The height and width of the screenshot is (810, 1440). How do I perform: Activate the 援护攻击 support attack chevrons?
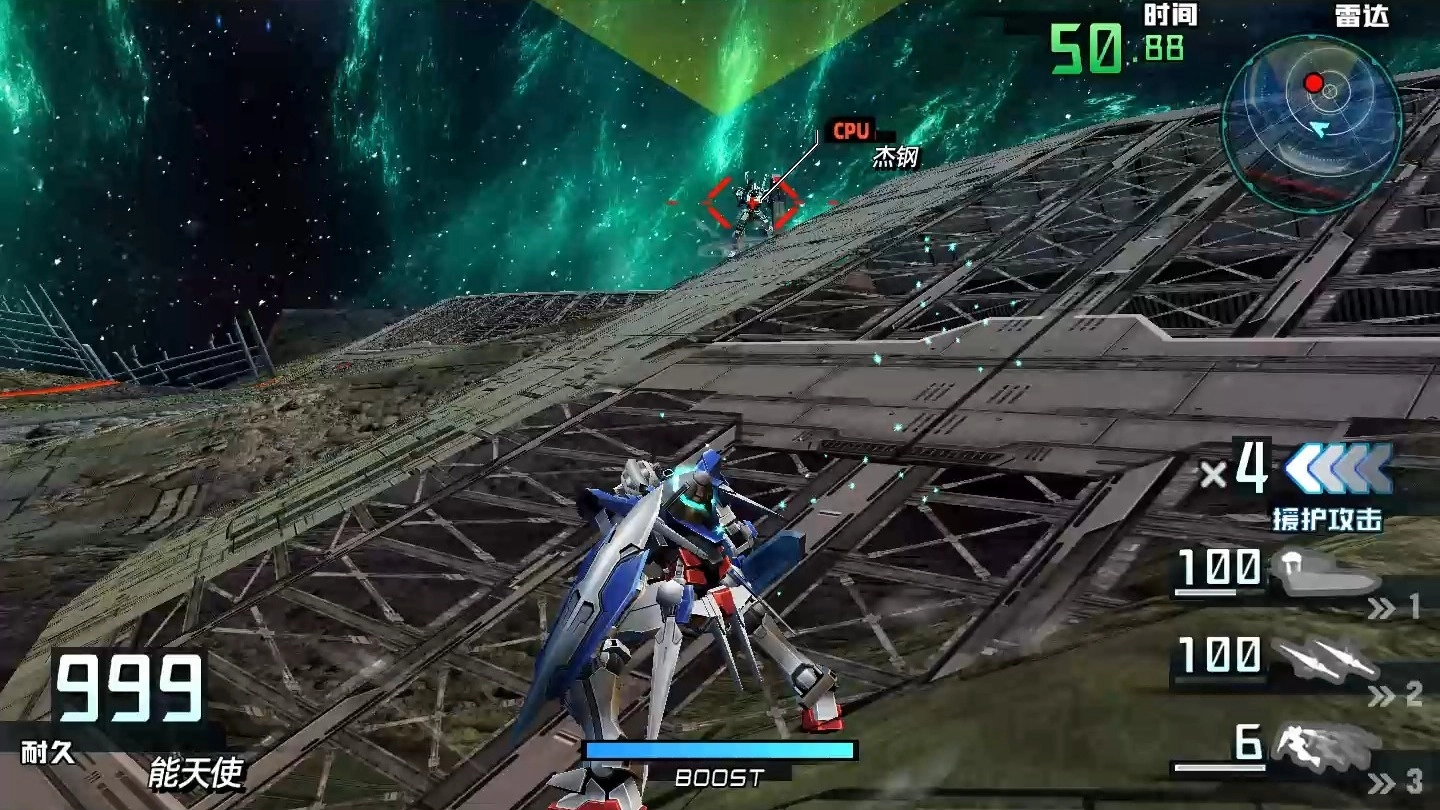(x=1337, y=469)
